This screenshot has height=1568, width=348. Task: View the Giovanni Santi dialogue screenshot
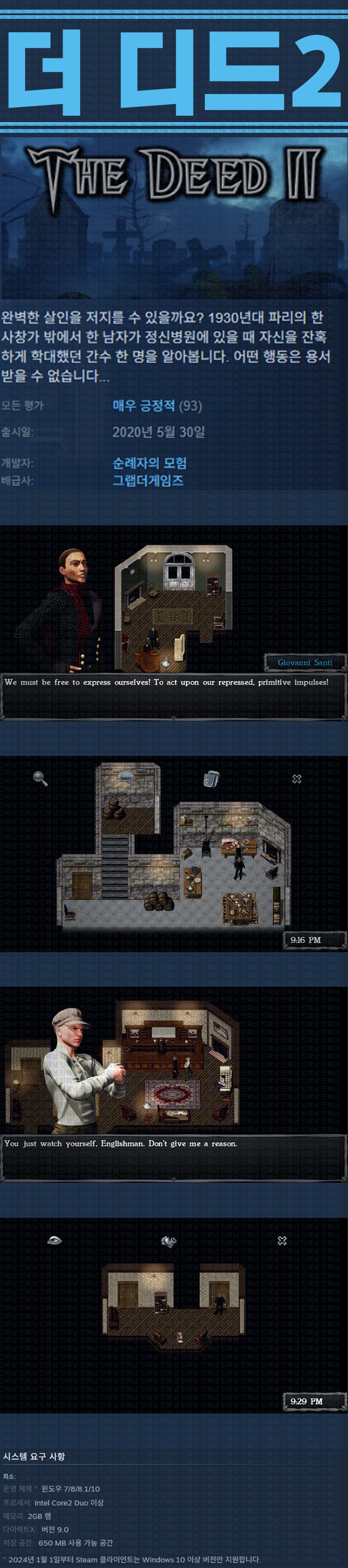click(174, 623)
